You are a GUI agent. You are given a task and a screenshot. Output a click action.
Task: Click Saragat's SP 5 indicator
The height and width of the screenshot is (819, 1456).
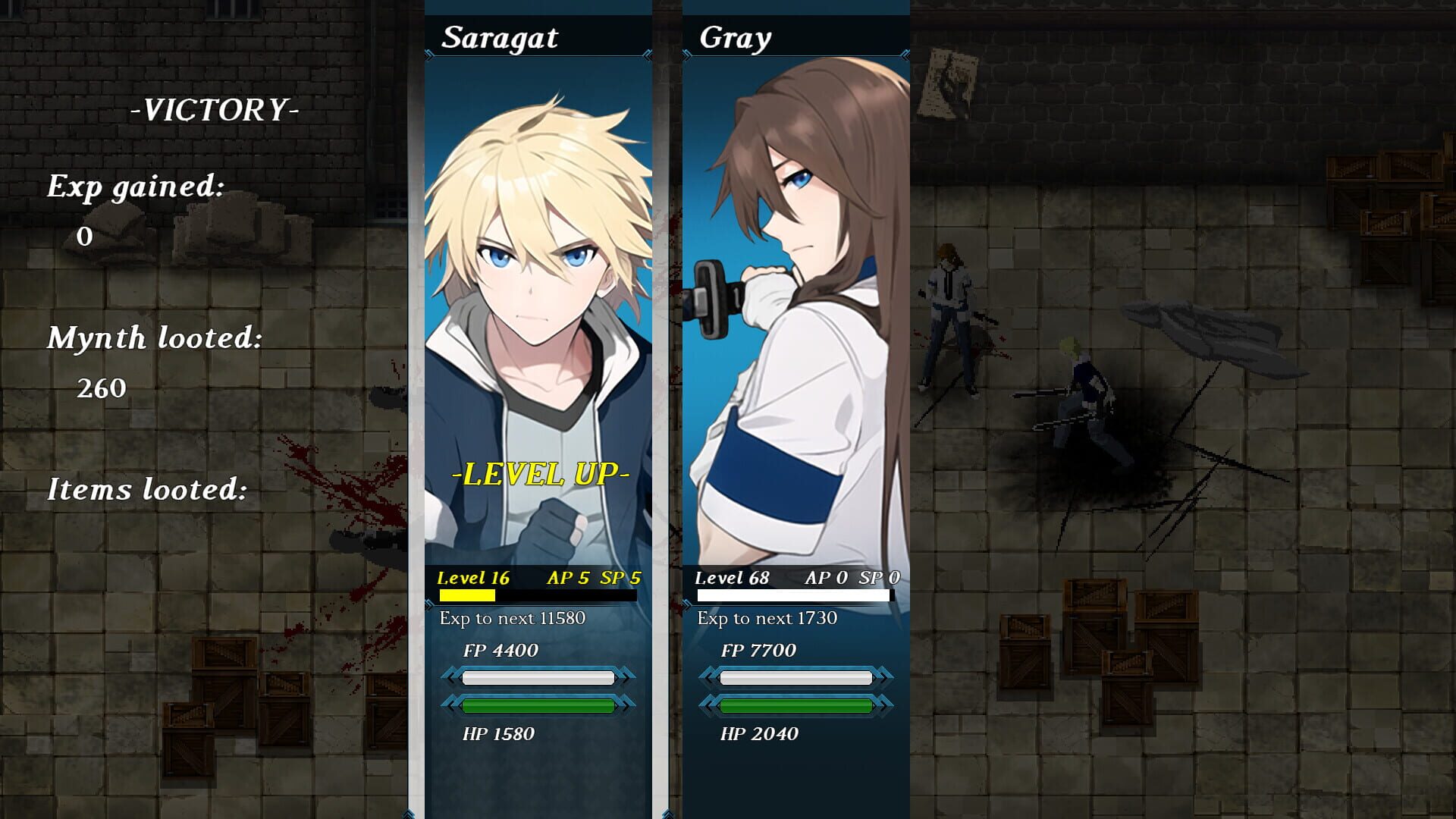619,576
